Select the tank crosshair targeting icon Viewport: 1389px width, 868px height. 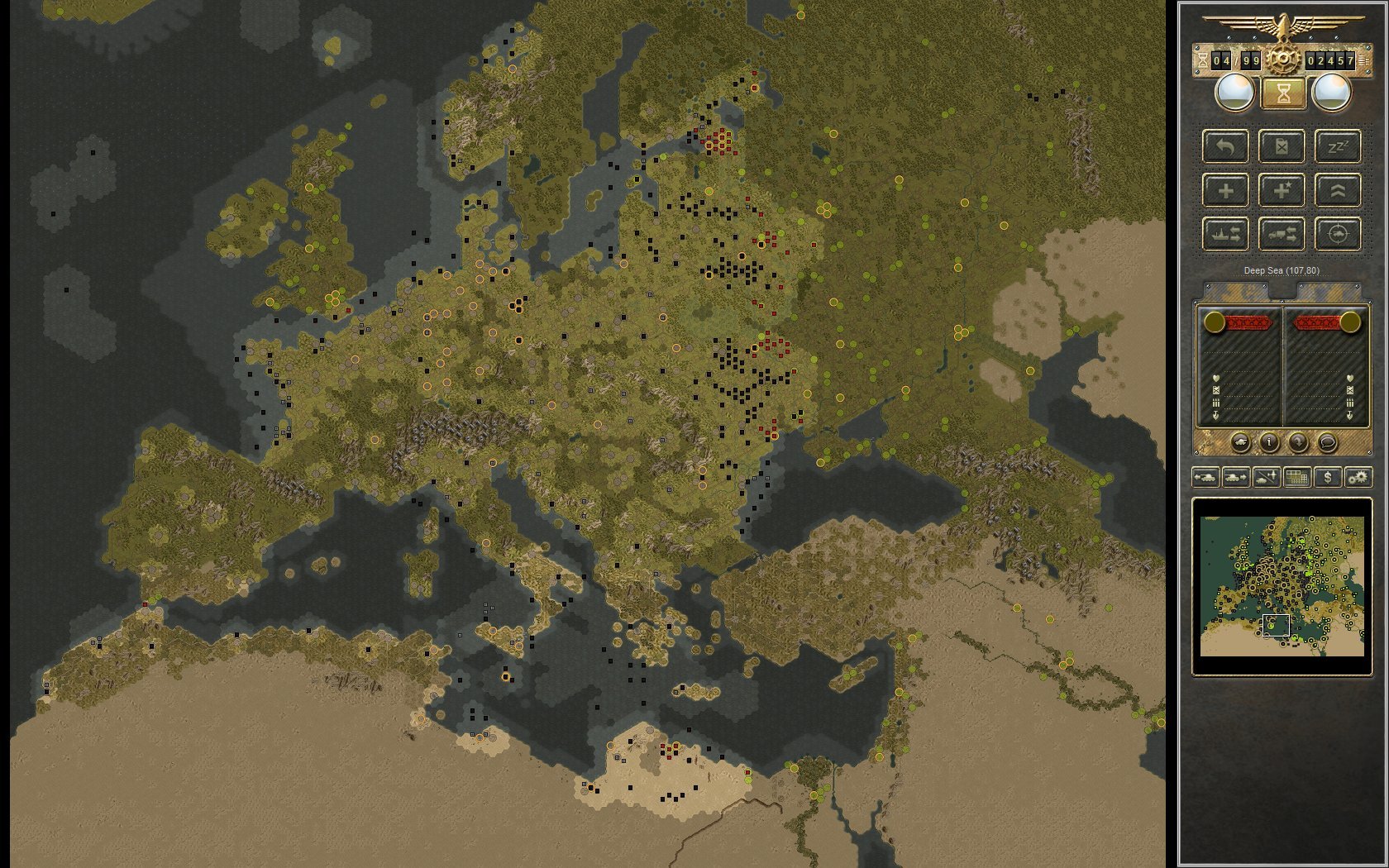(1337, 234)
